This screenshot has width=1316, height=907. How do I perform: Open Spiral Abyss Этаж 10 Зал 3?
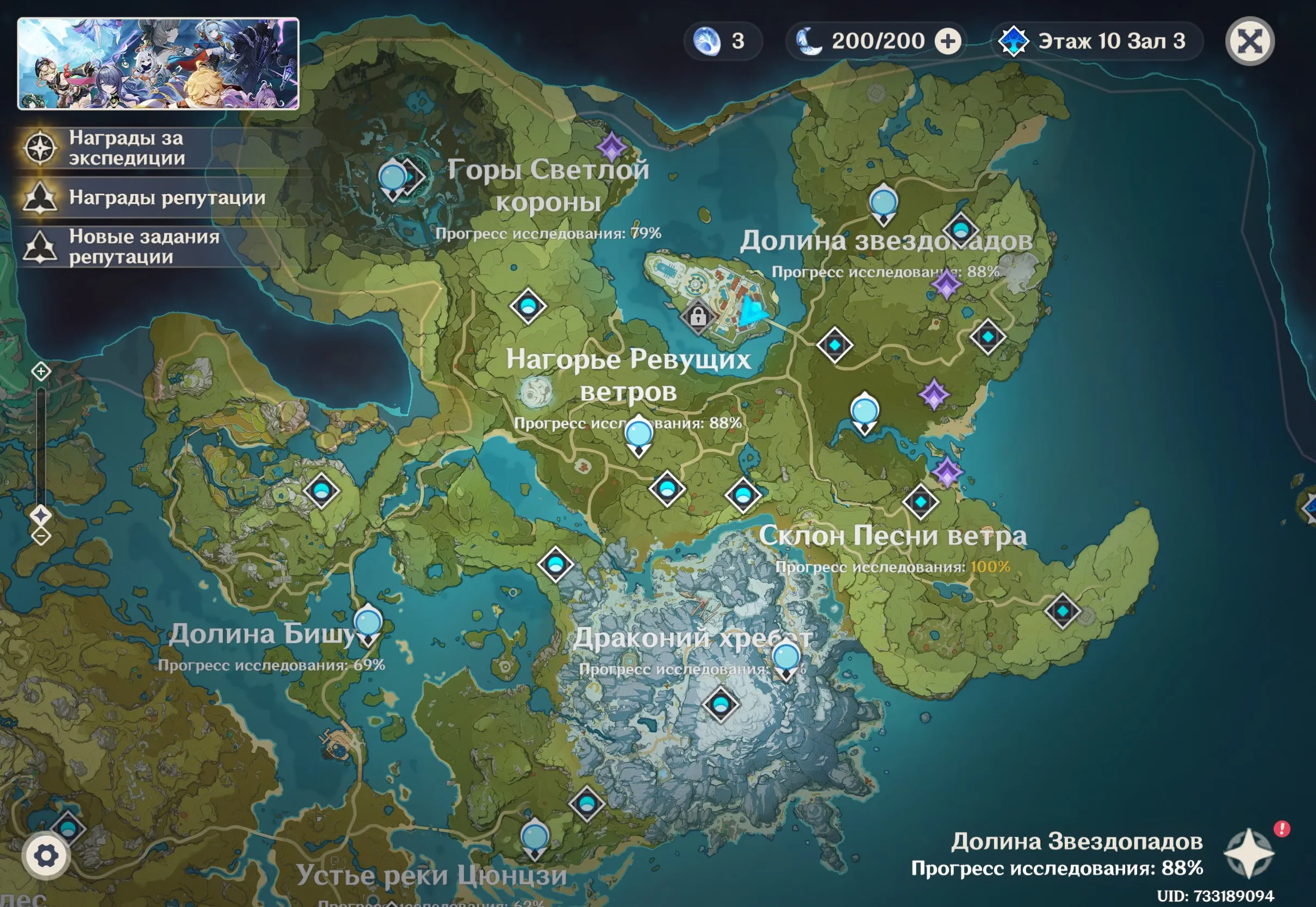[1096, 41]
